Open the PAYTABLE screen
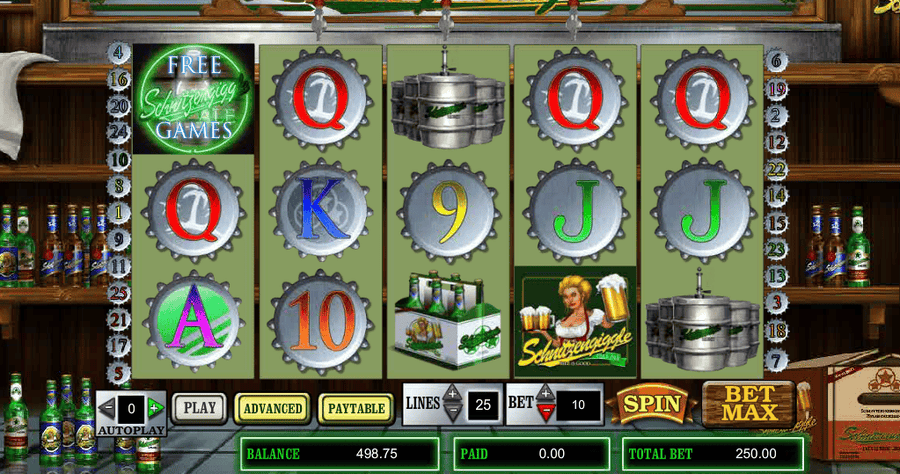 (355, 408)
